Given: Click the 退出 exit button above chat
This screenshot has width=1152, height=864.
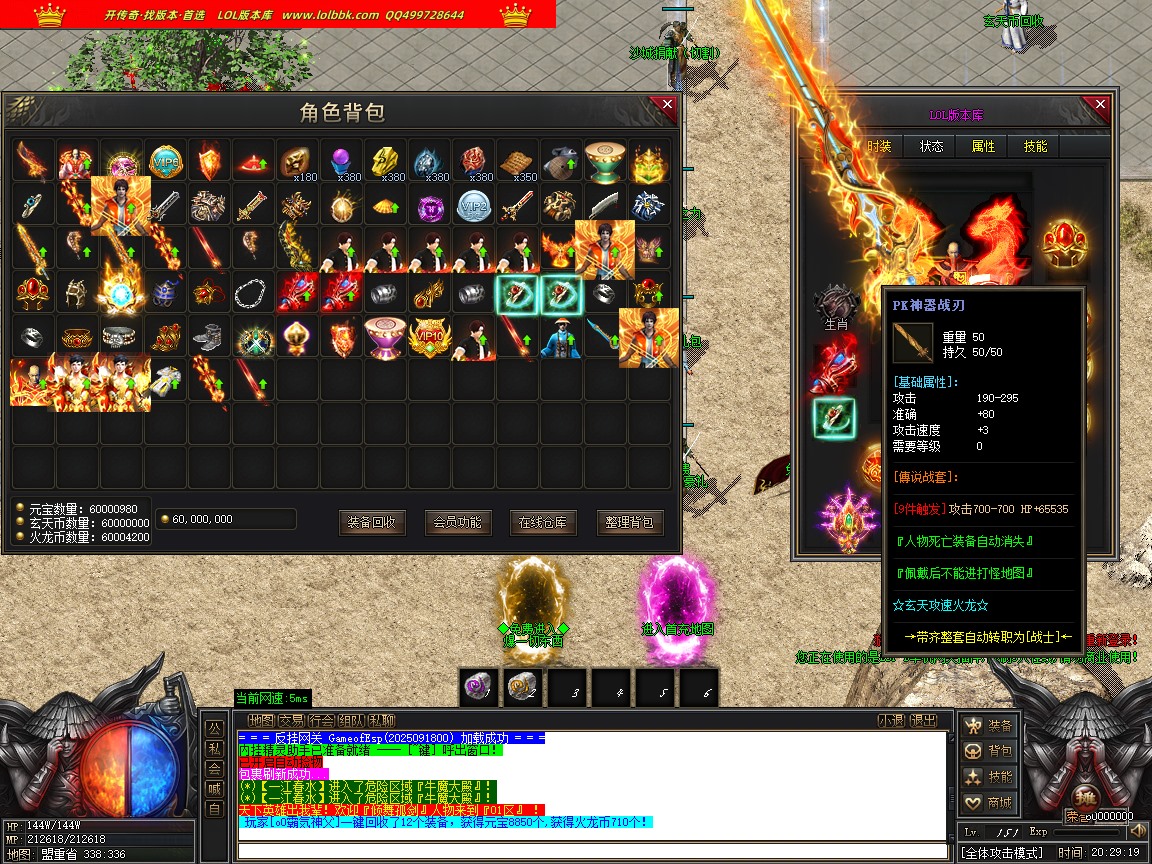Looking at the screenshot, I should coord(925,720).
